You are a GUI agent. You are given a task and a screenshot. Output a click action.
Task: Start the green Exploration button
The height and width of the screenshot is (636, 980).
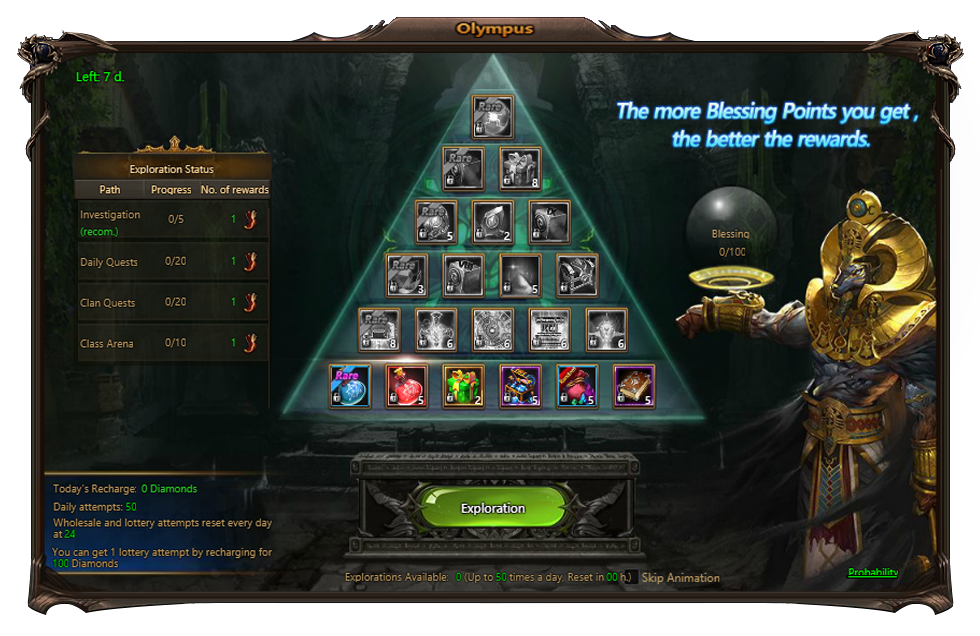(493, 508)
